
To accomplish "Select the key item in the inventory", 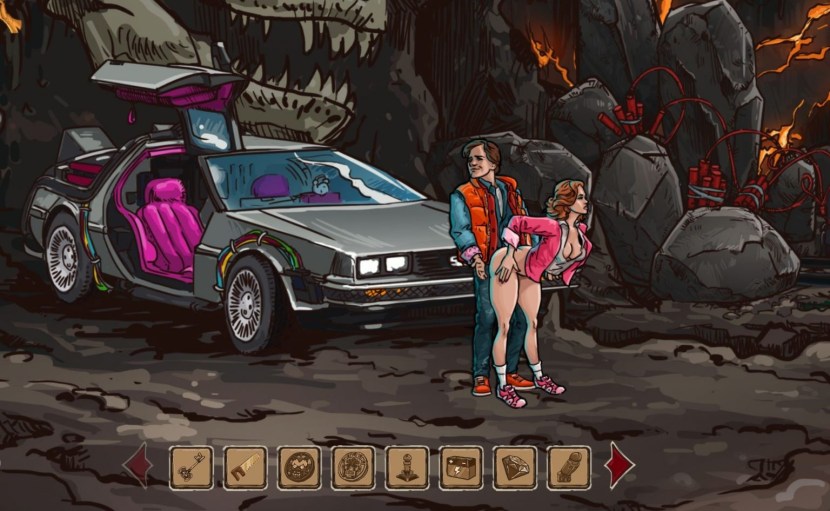I will coord(191,467).
